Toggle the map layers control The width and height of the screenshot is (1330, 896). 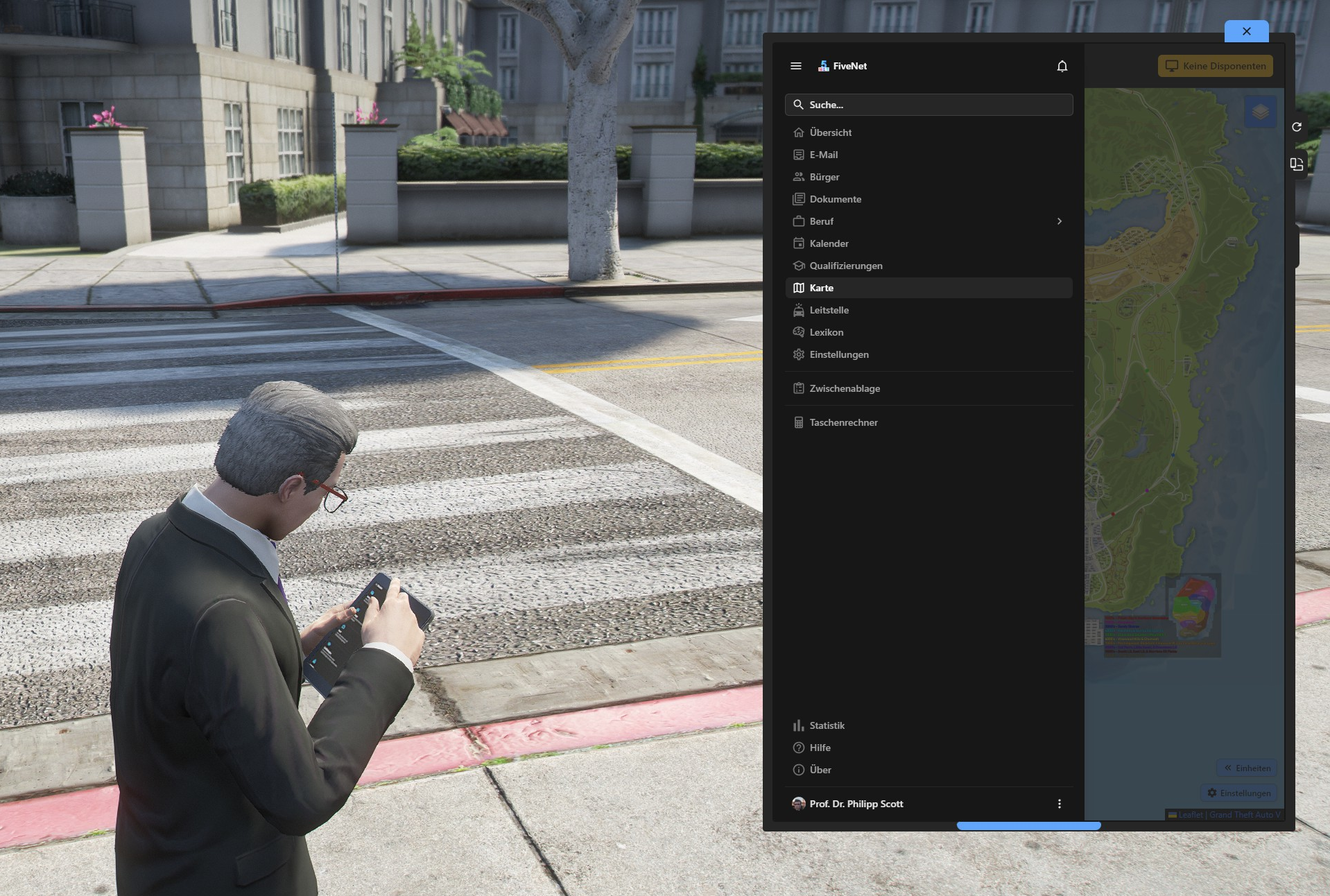click(x=1259, y=112)
